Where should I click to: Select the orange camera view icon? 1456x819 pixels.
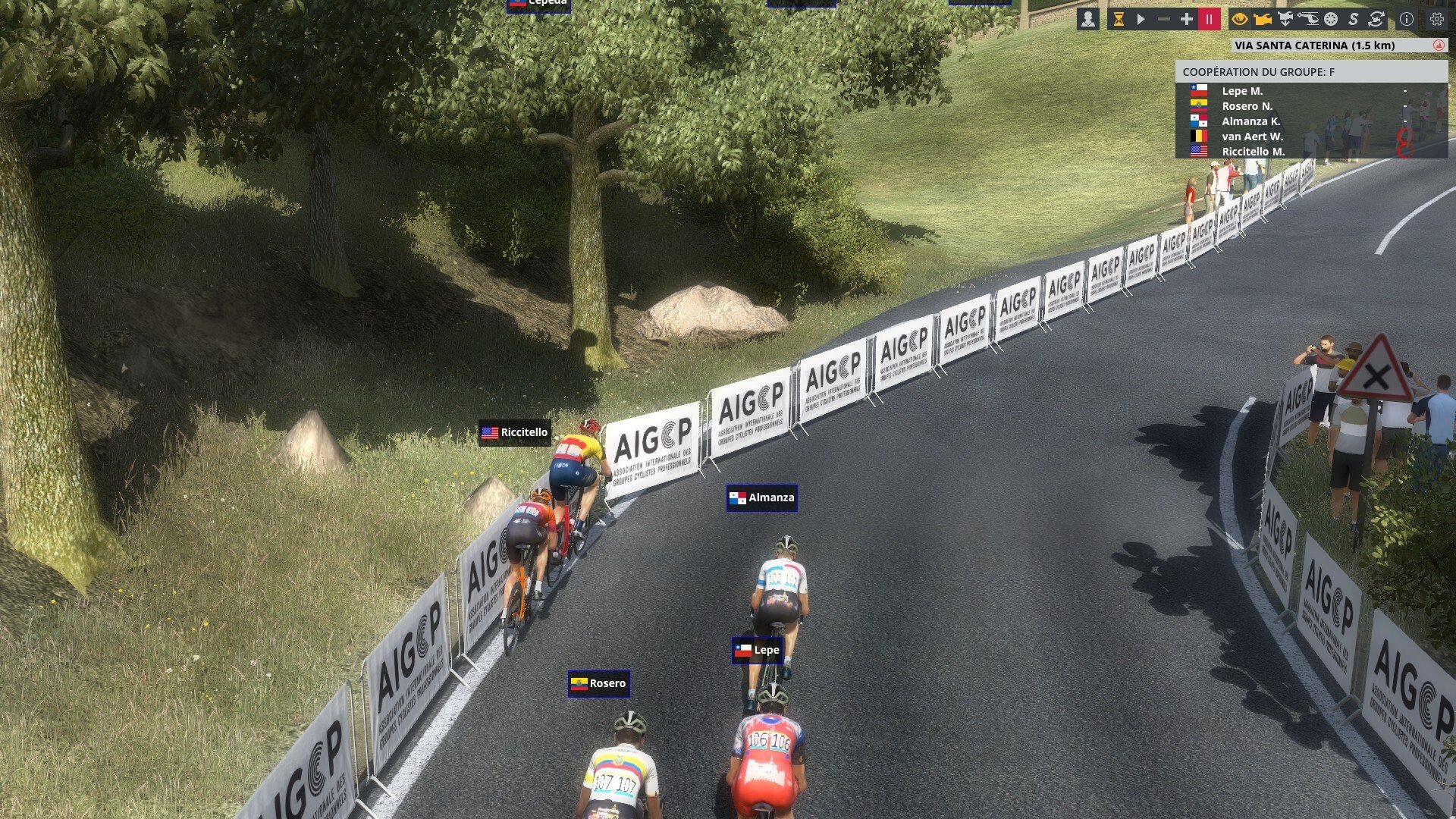click(1263, 19)
